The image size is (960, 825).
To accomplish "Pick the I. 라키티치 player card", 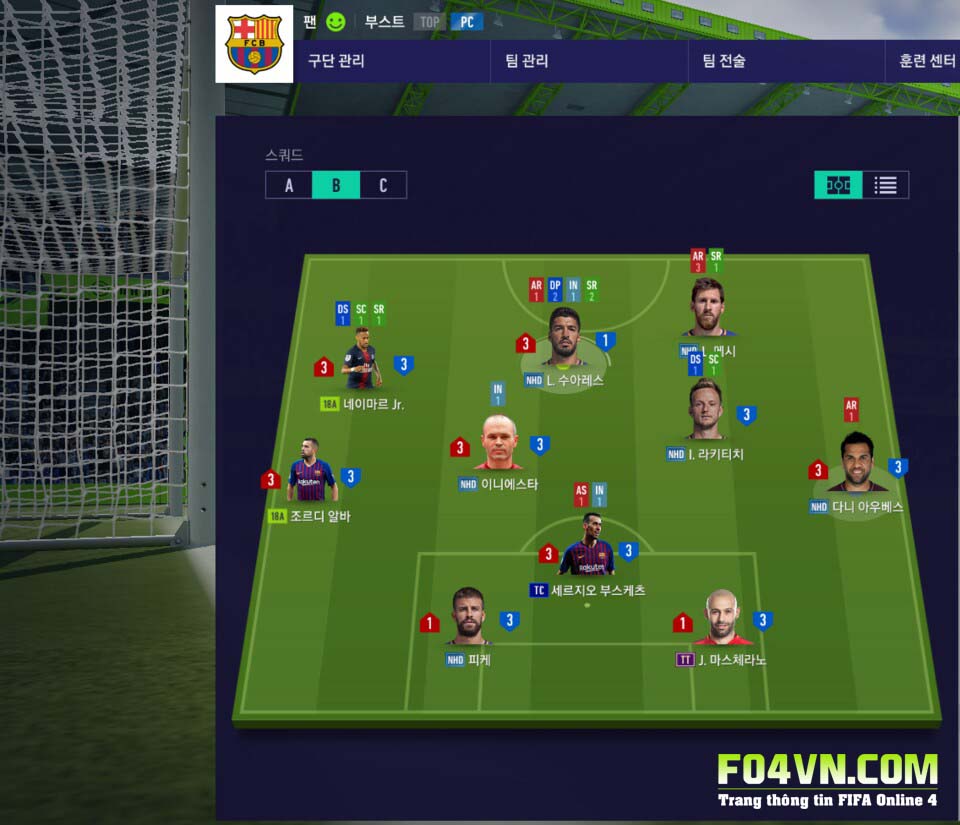I will [705, 412].
